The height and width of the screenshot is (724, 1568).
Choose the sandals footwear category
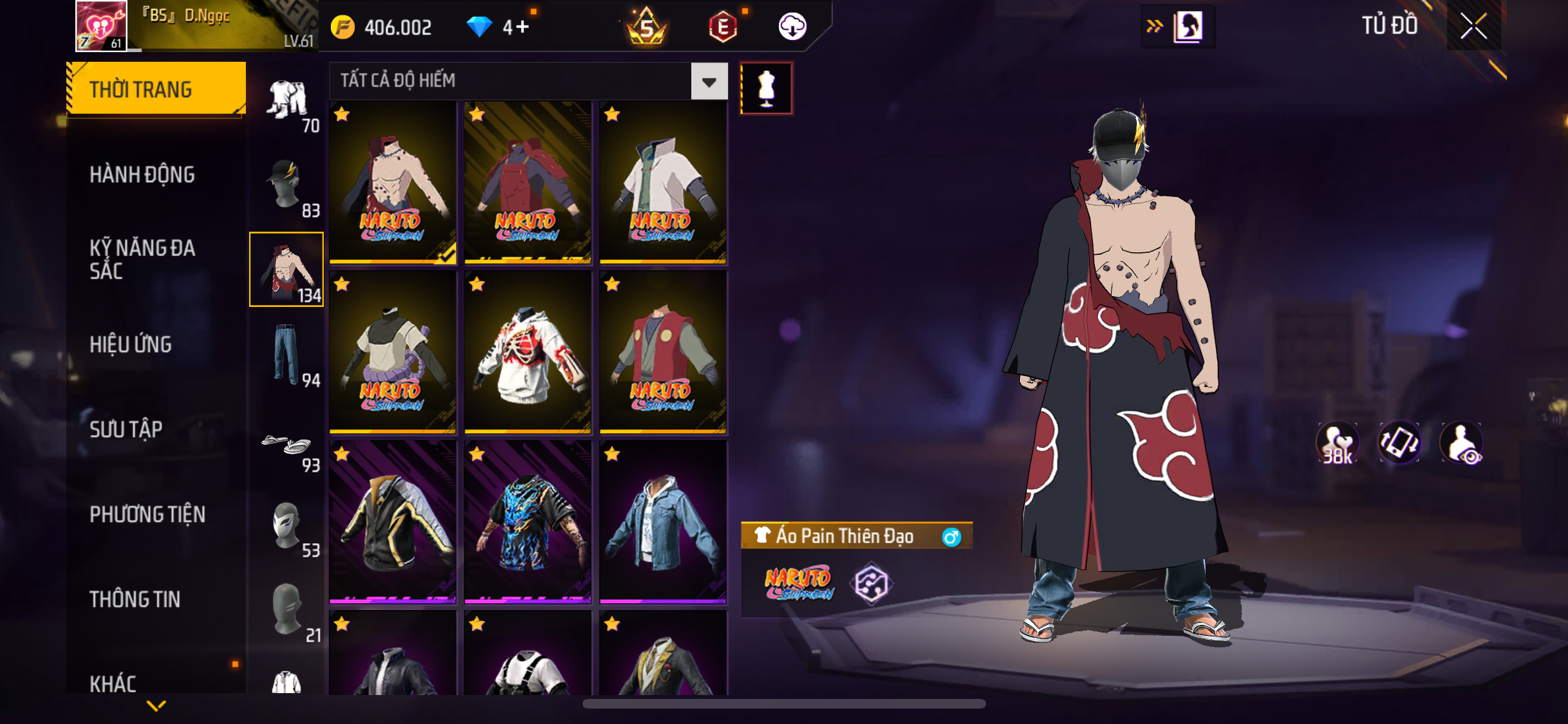click(286, 445)
